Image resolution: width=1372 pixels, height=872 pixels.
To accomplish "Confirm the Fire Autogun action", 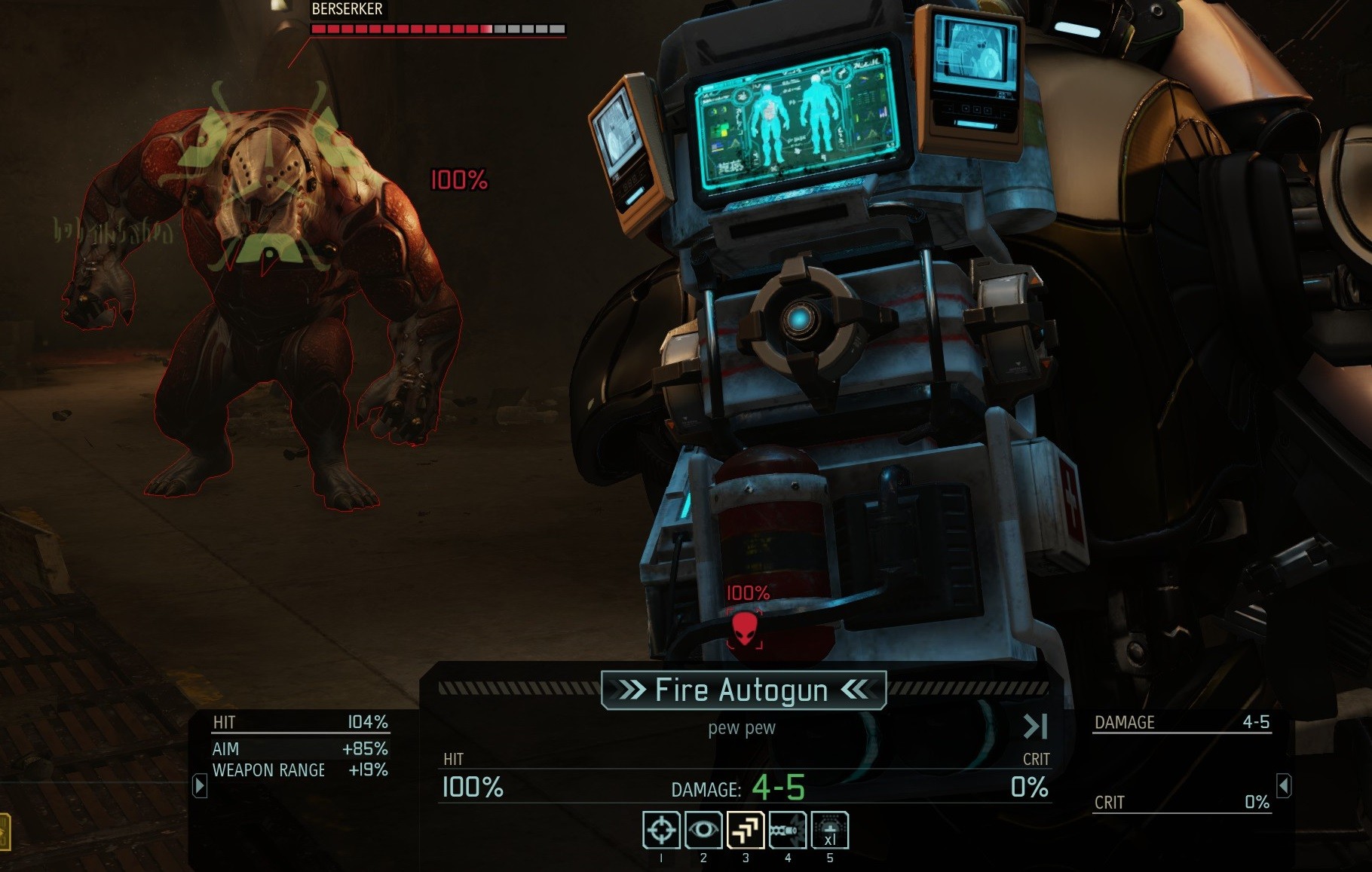I will pos(743,690).
